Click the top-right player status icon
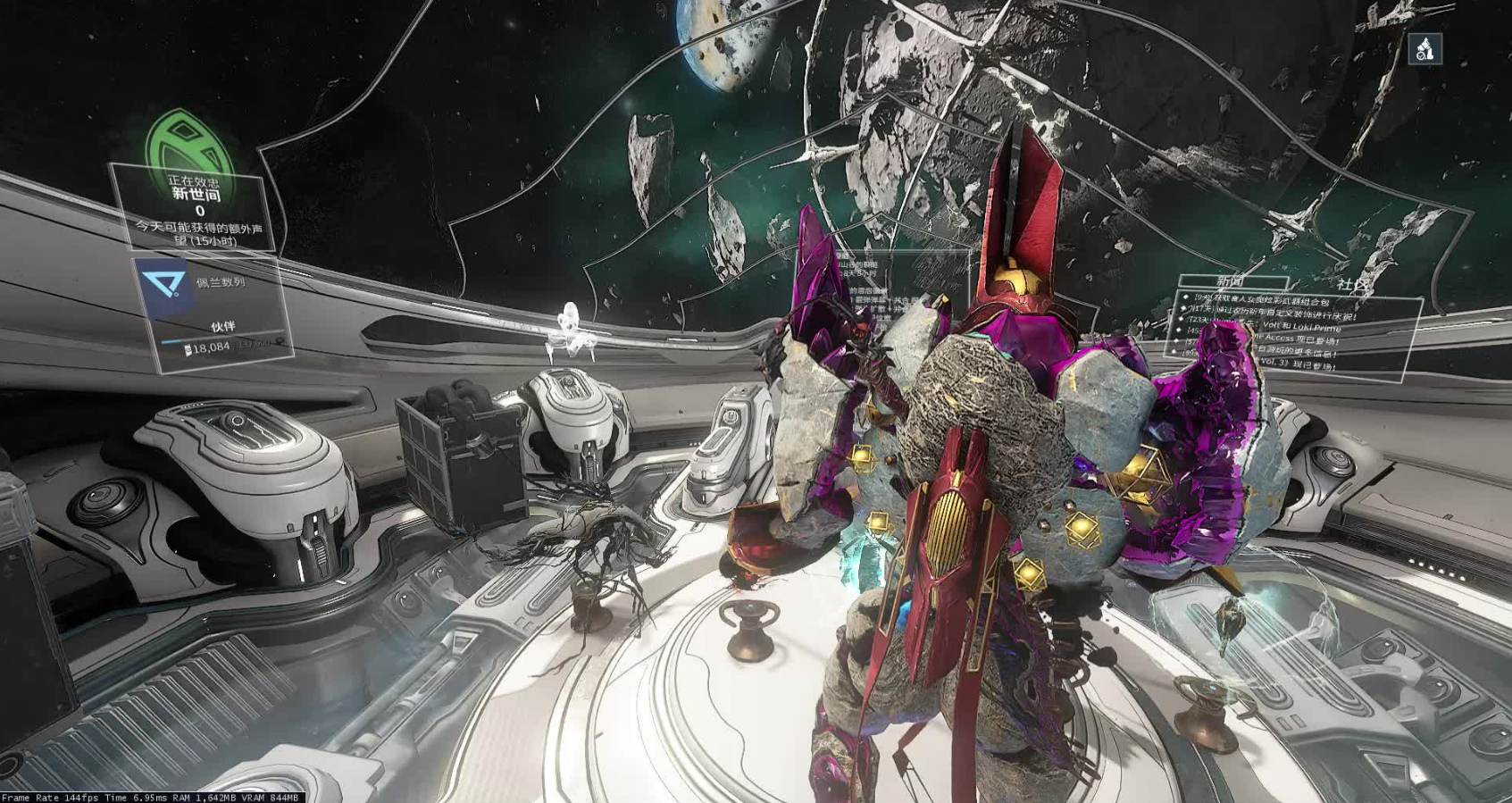Screen dimensions: 1512x803 (x=1424, y=49)
